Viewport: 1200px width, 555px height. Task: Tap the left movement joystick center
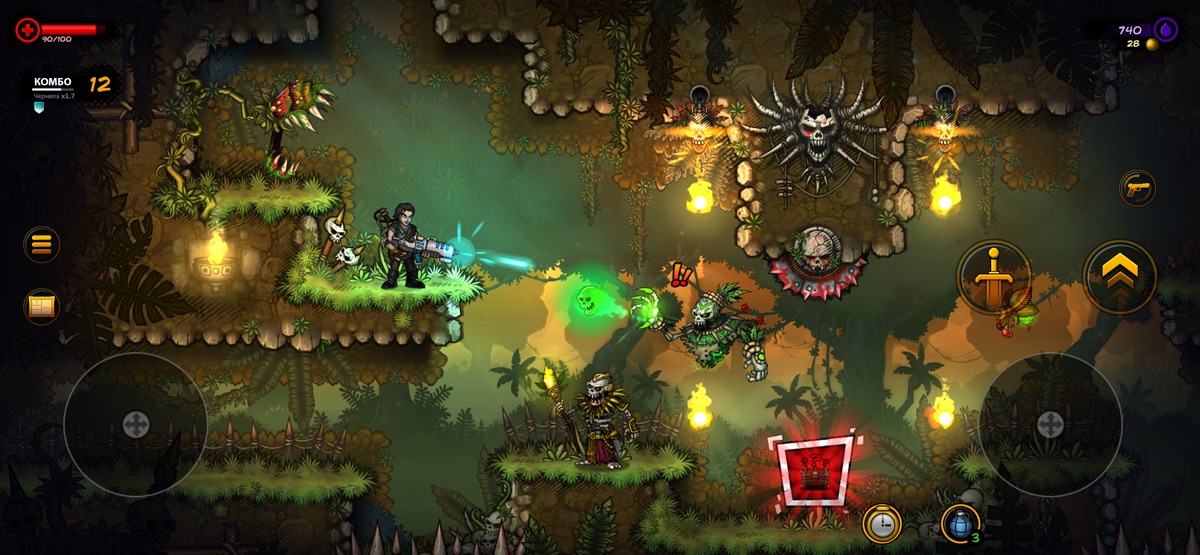(135, 424)
